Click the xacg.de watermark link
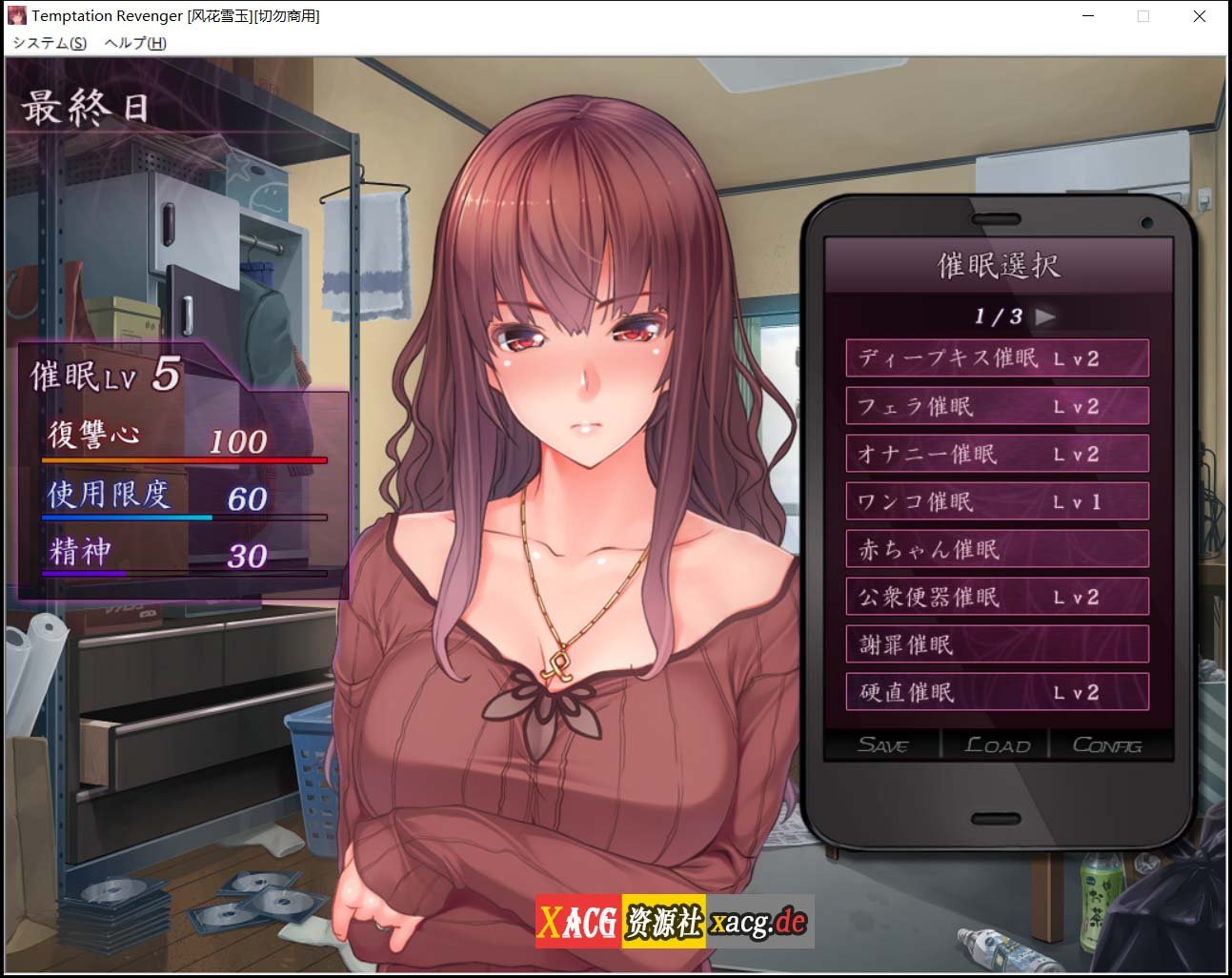 743,921
